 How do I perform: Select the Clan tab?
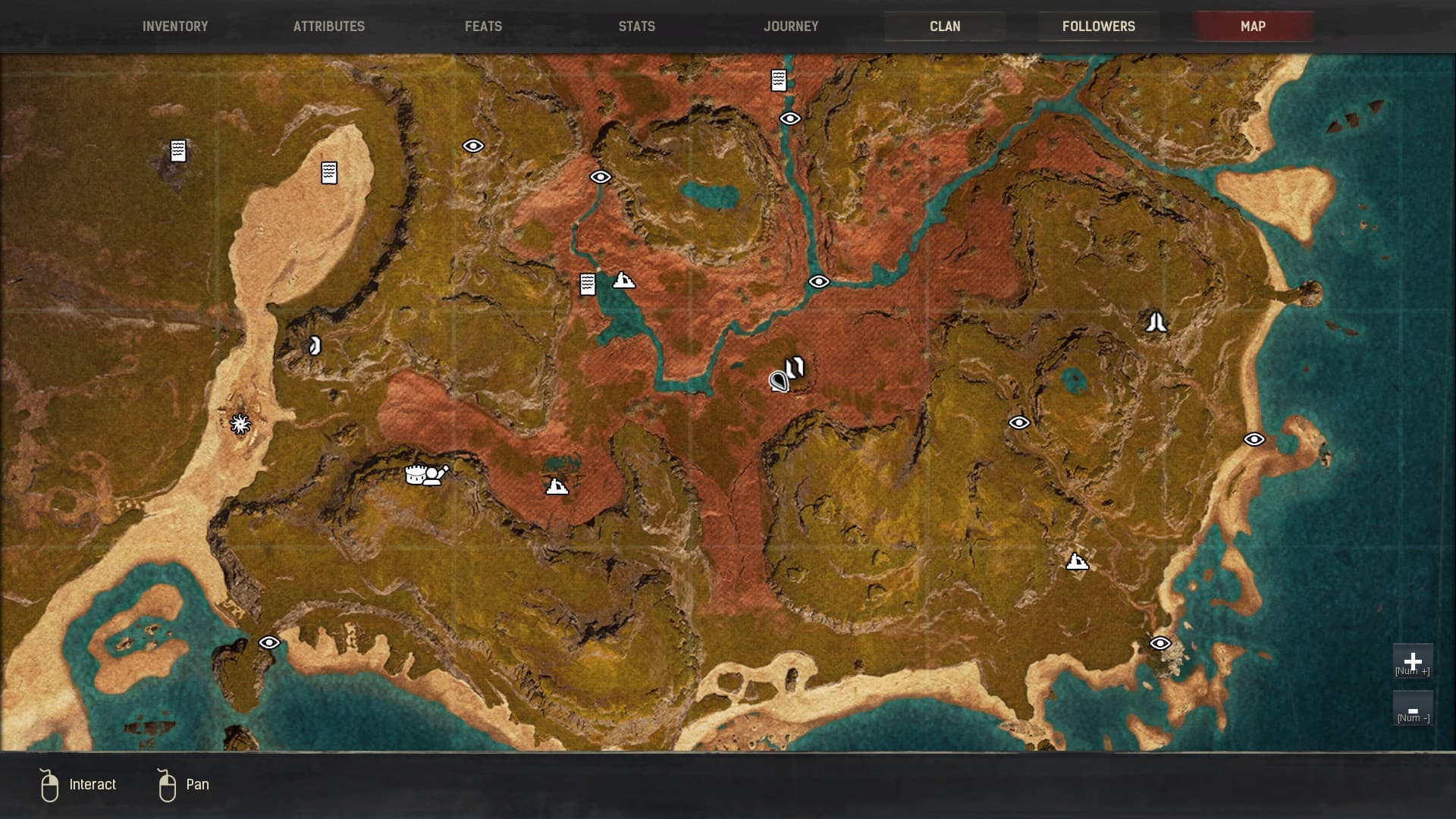pos(945,27)
